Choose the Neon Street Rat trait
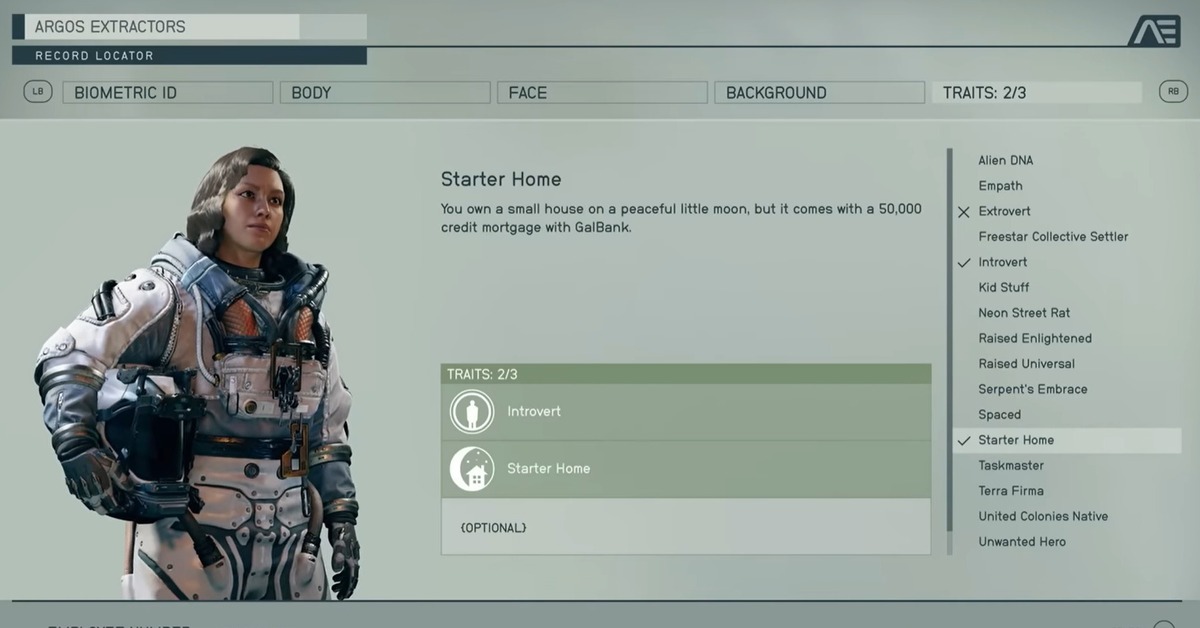1200x628 pixels. click(1024, 313)
